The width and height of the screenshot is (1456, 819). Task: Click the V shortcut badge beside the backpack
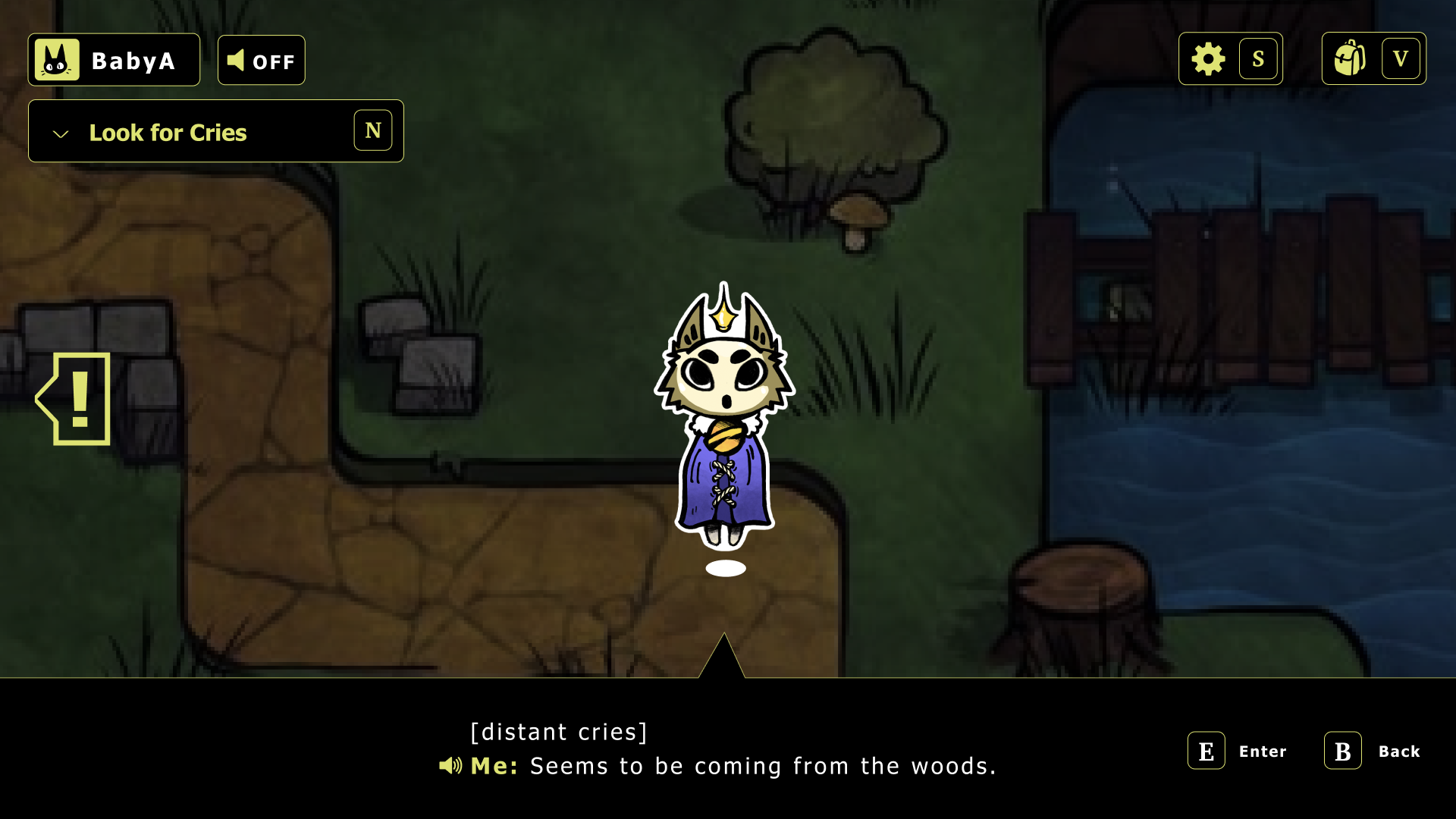(1402, 57)
